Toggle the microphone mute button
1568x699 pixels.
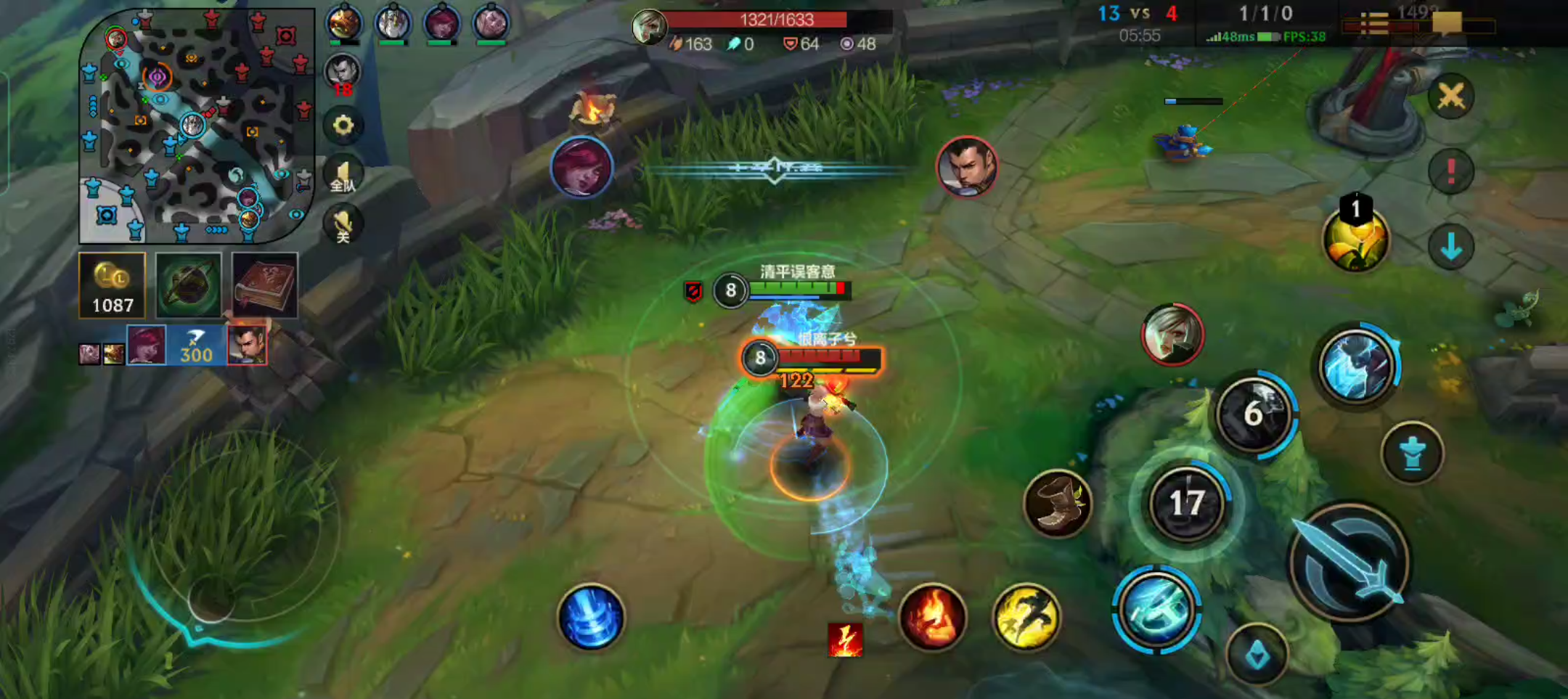pos(343,225)
